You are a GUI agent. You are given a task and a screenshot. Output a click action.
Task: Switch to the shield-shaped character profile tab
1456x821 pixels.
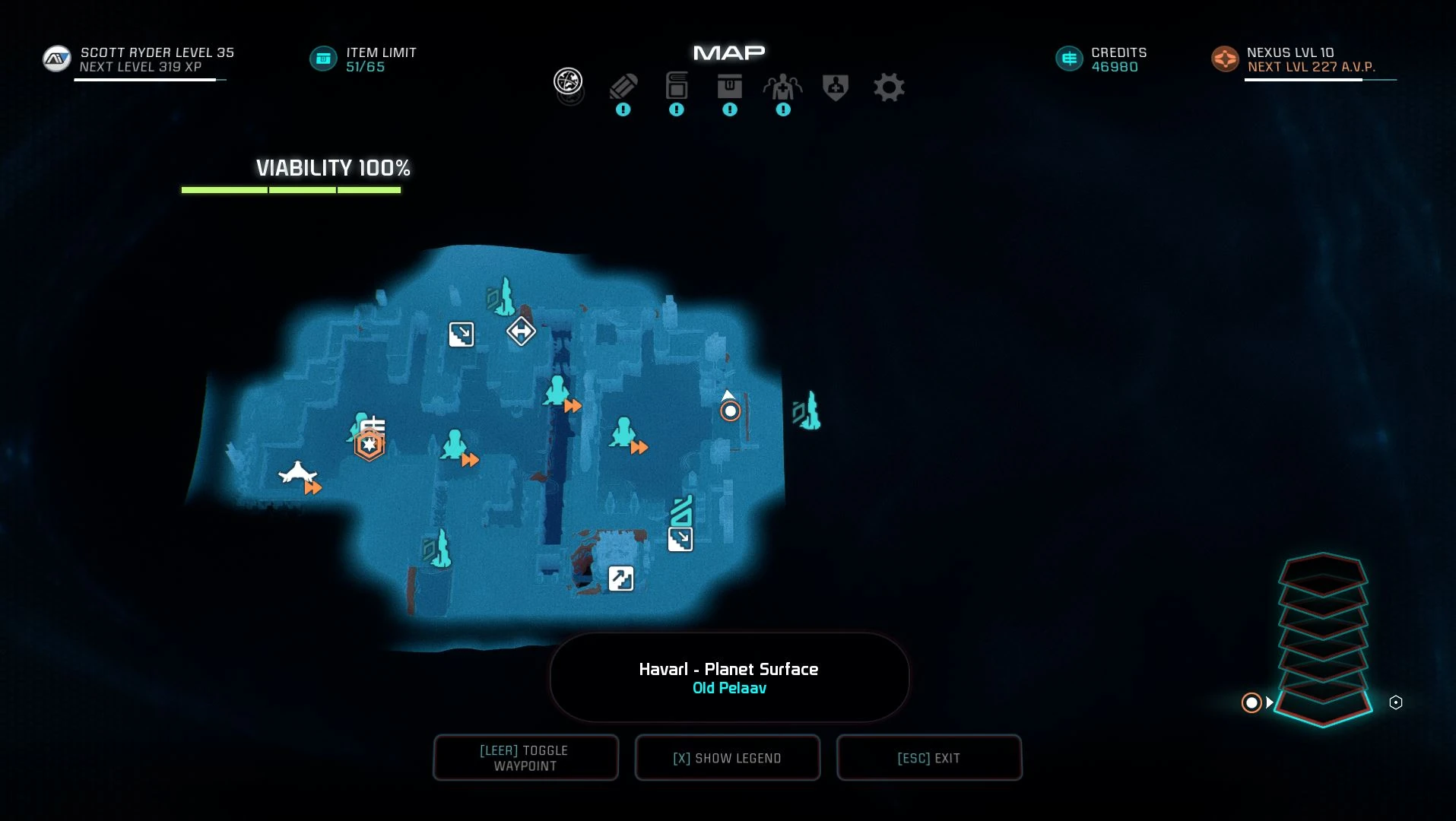click(x=836, y=87)
